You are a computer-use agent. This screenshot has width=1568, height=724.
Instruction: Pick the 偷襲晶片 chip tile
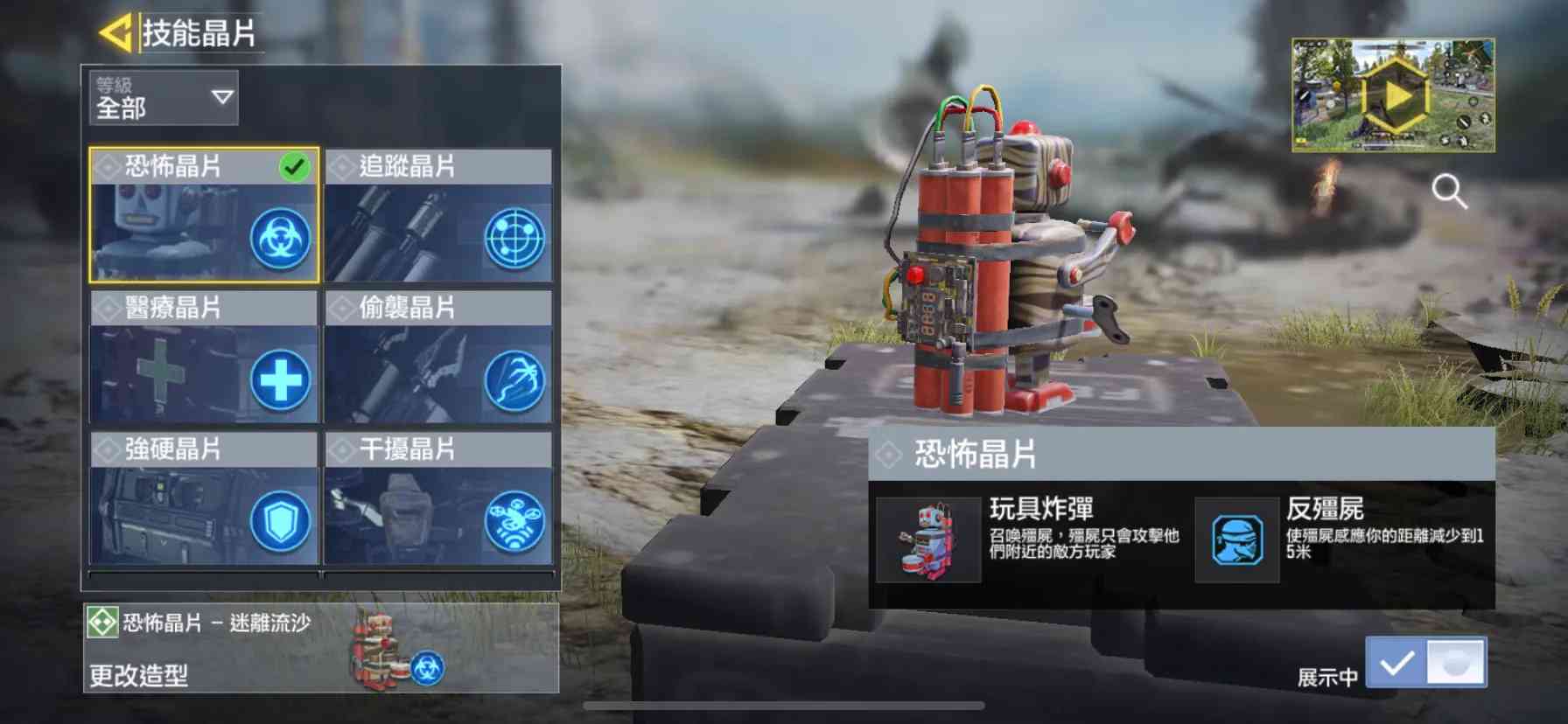pyautogui.click(x=438, y=357)
